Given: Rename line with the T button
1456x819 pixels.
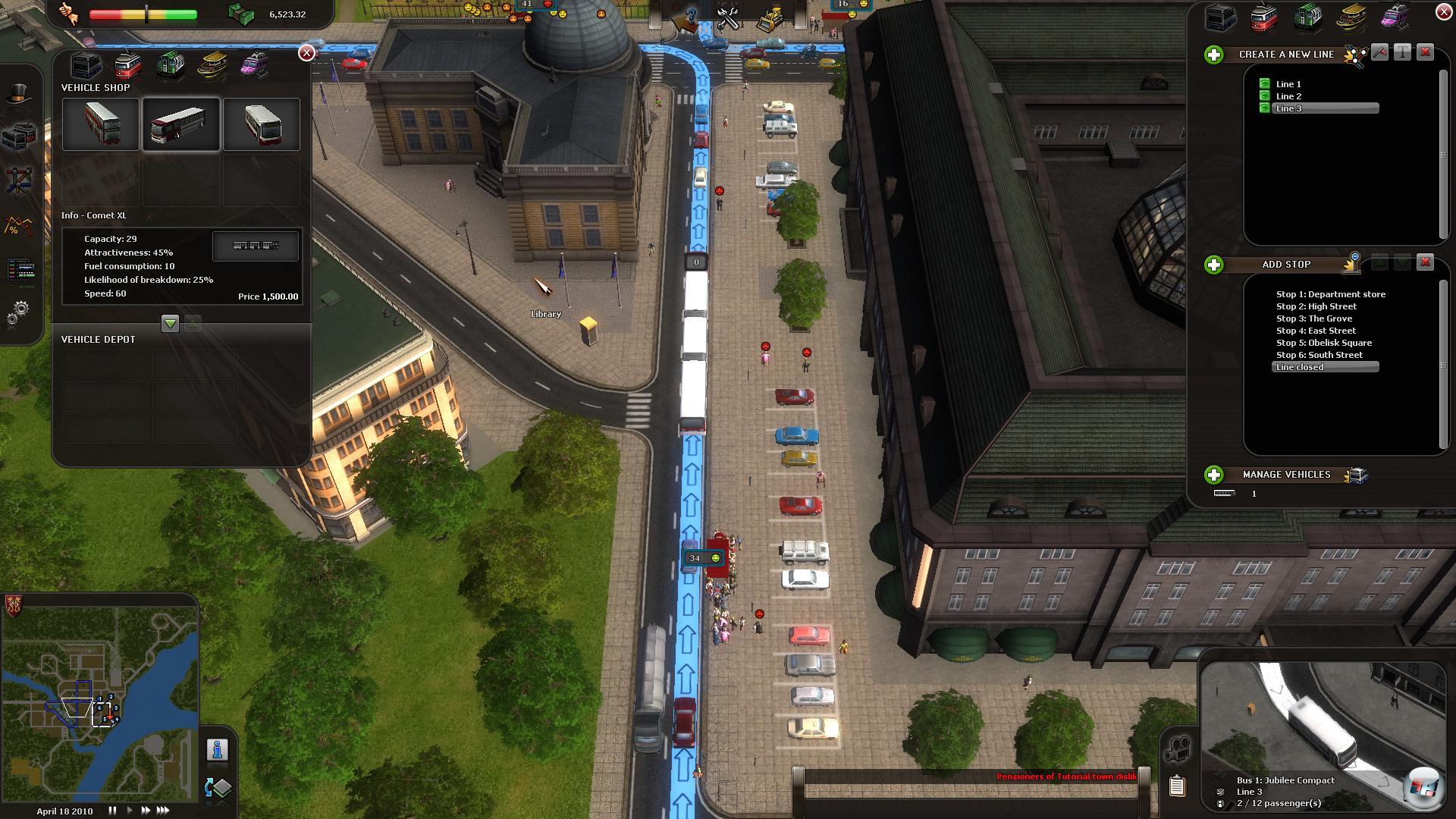Looking at the screenshot, I should (x=1402, y=52).
